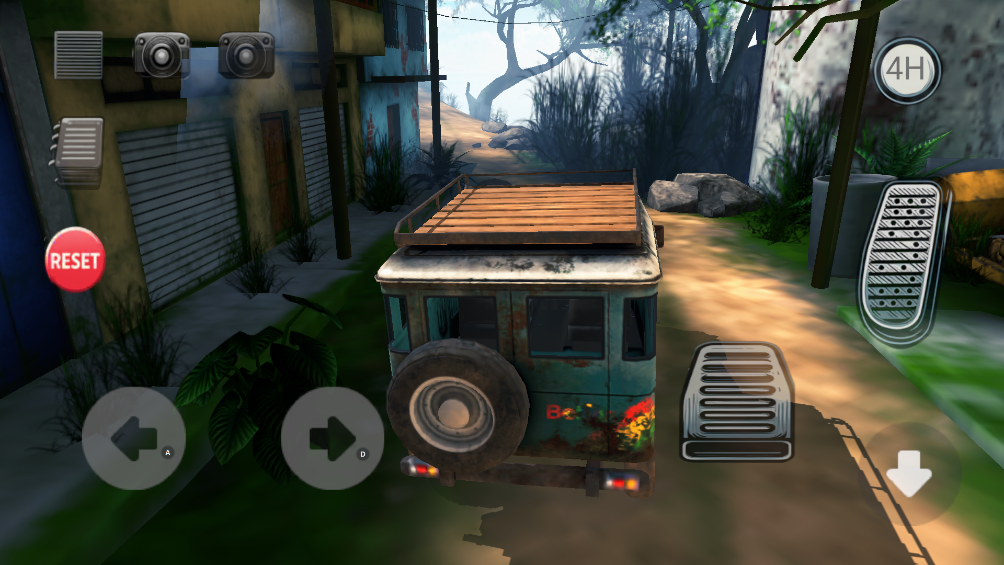Screen dimensions: 1004x565
Task: Steer right with the right arrow button
Action: click(x=332, y=438)
